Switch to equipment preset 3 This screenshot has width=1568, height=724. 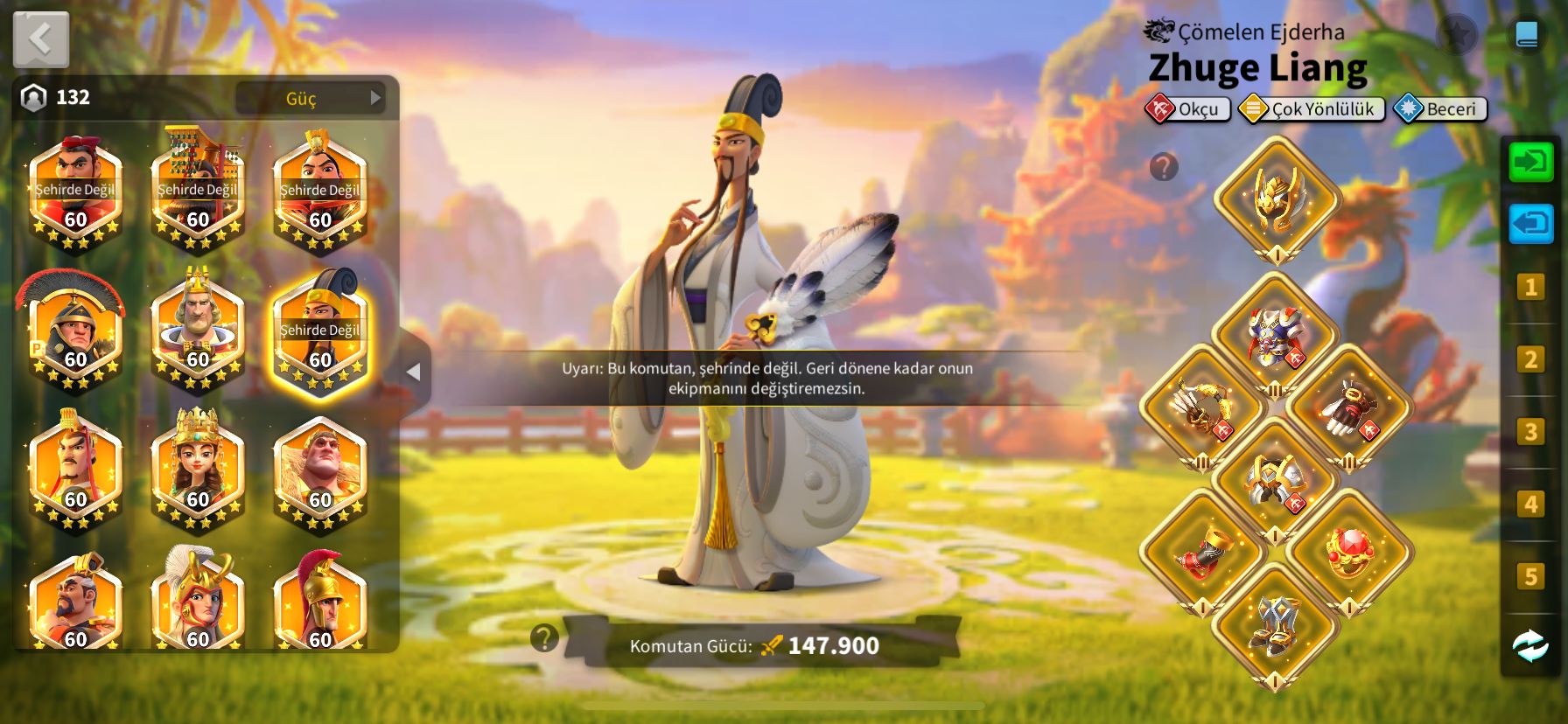1530,432
